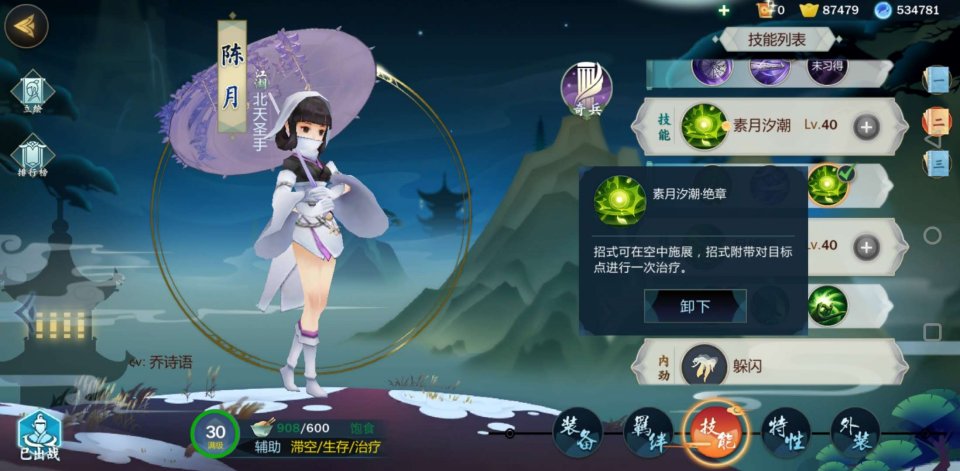Choose skill preset book 一
The height and width of the screenshot is (471, 960).
937,79
